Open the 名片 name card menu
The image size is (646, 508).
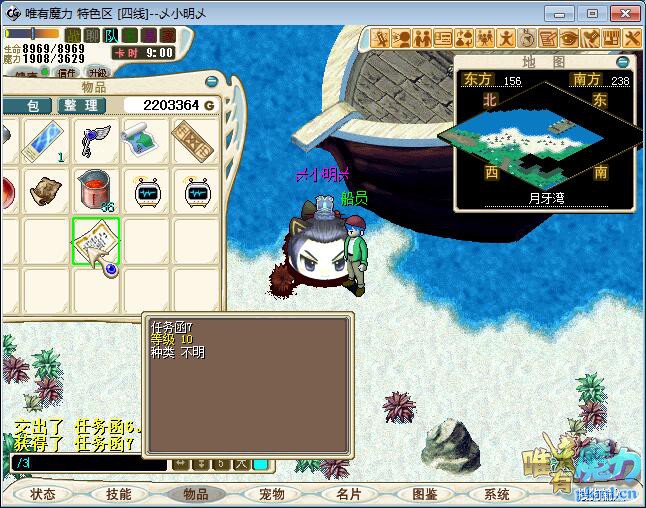pyautogui.click(x=348, y=494)
